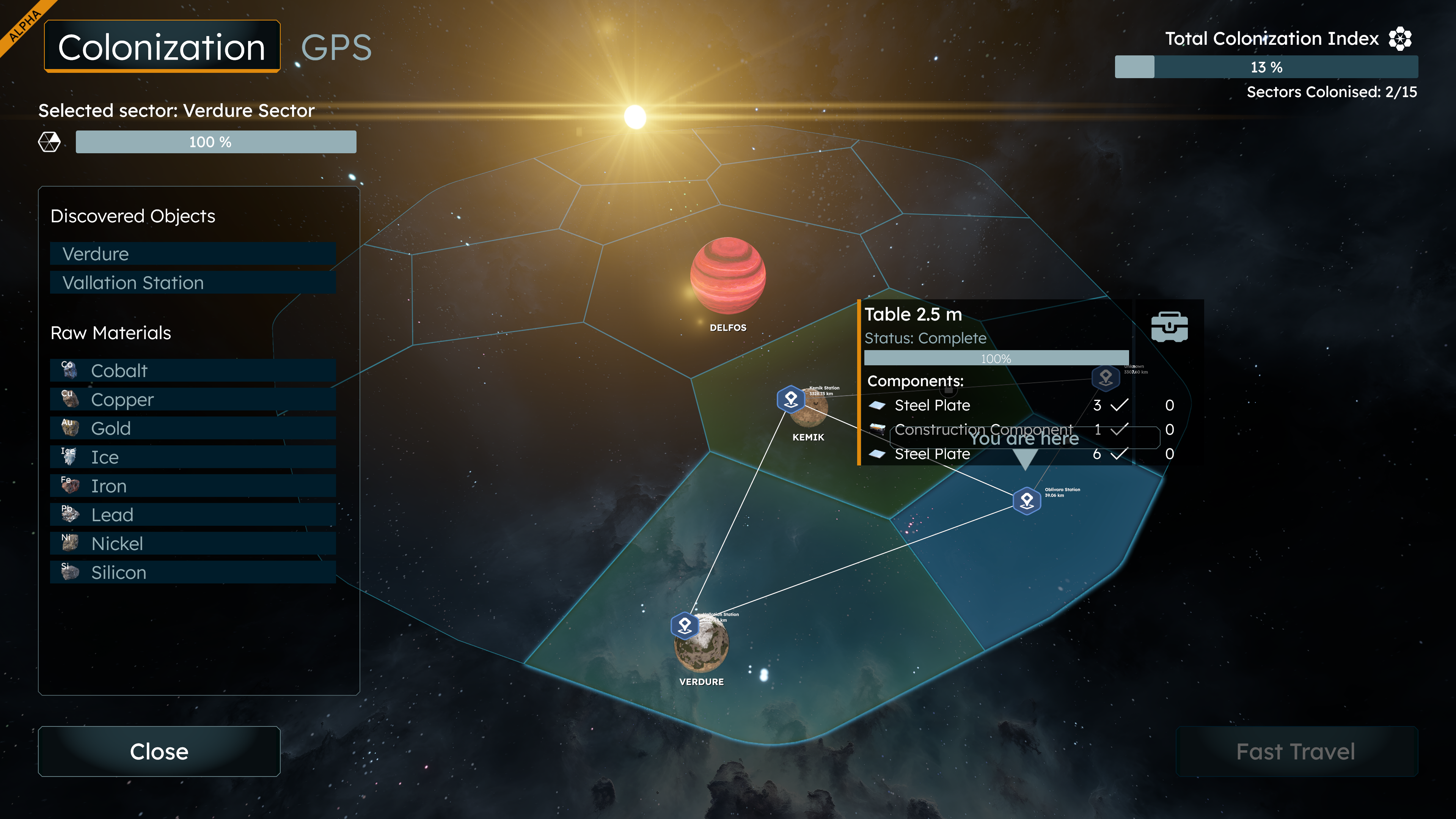Choose the Ice raw material row
Screen dimensions: 1456x819
click(193, 457)
